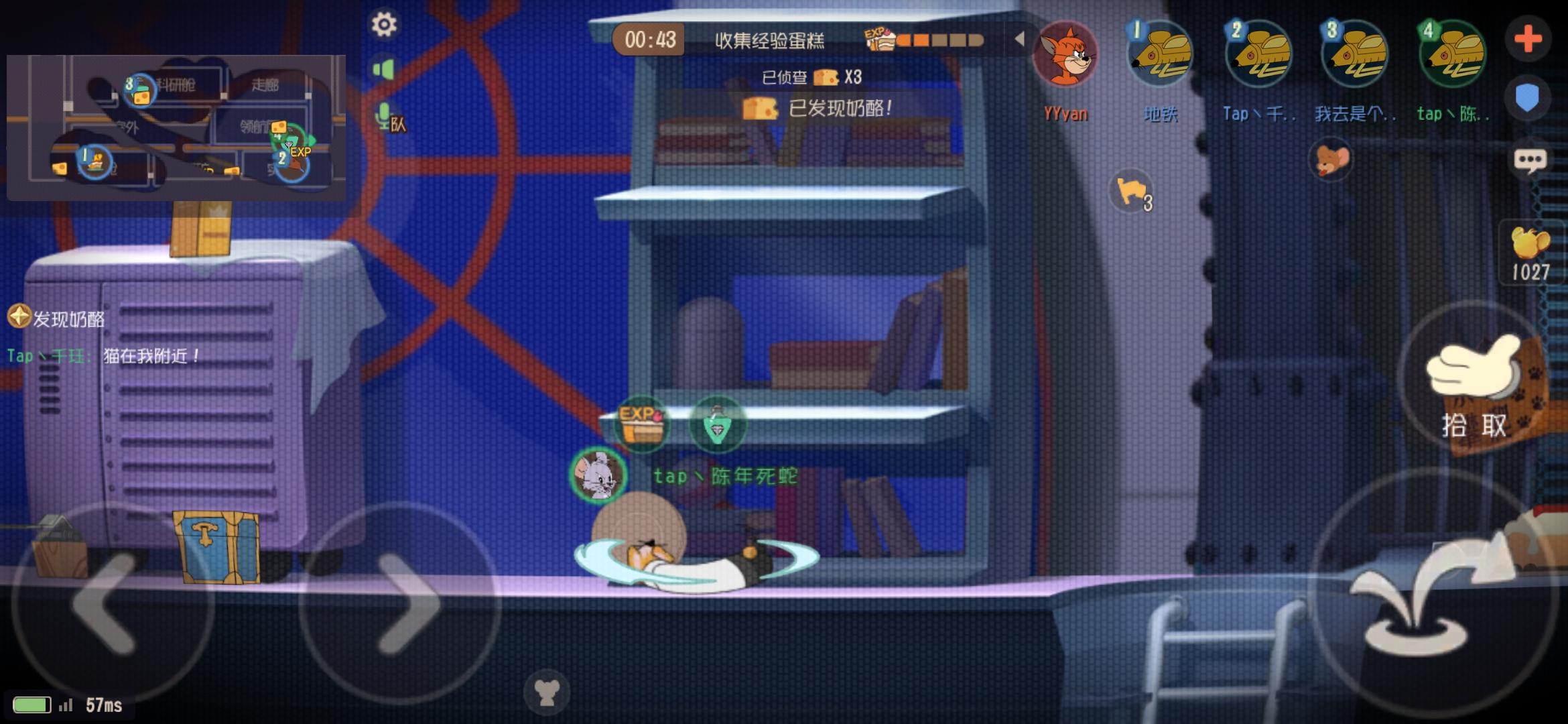Open the flag marker counter icon
This screenshot has height=724, width=1568.
pos(1132,191)
